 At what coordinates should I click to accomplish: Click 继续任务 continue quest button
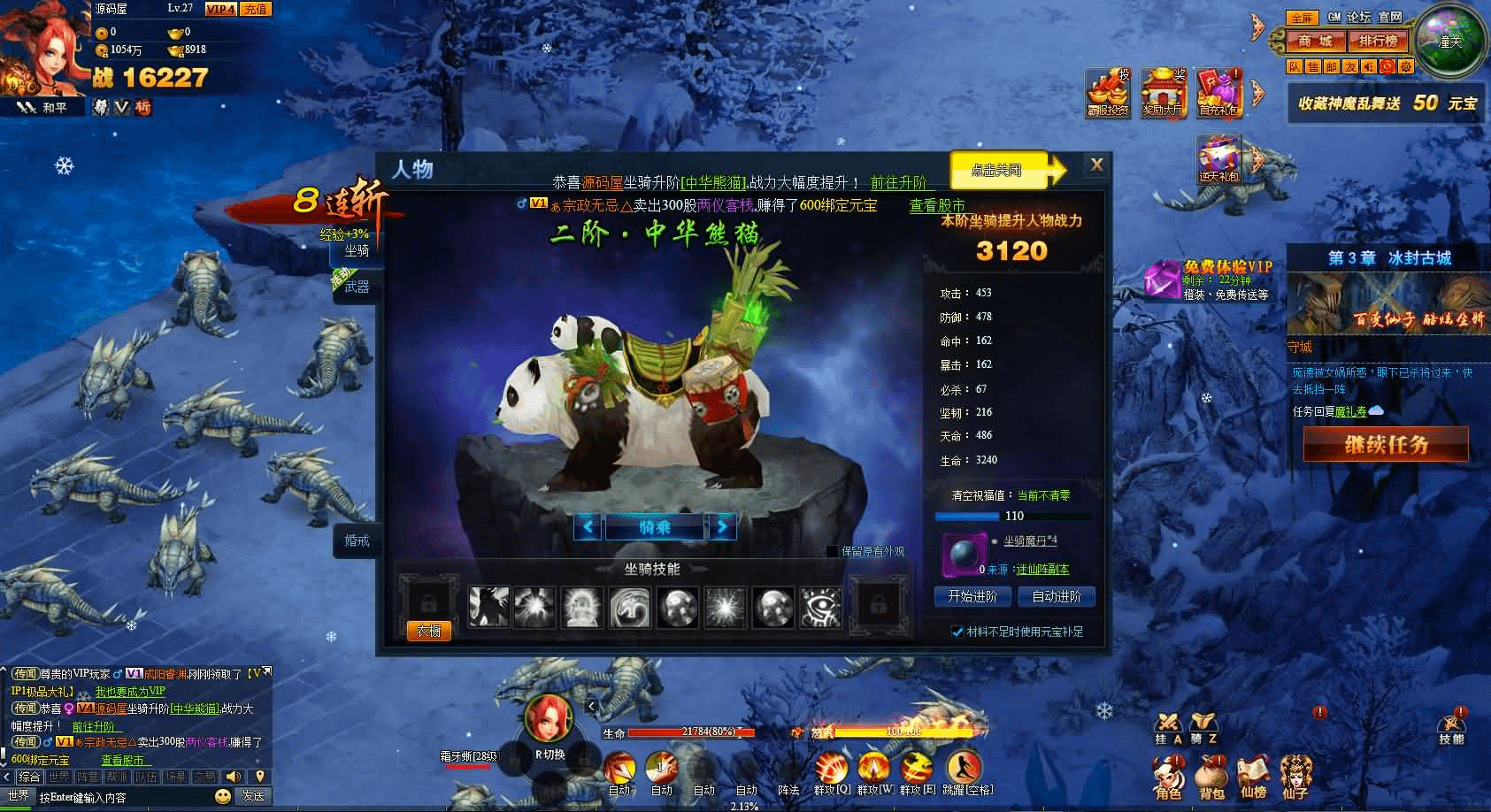click(1386, 445)
